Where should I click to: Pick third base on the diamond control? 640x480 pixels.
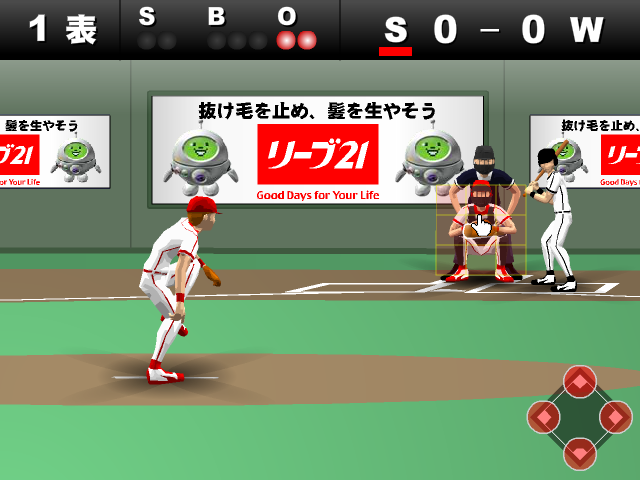pos(545,416)
